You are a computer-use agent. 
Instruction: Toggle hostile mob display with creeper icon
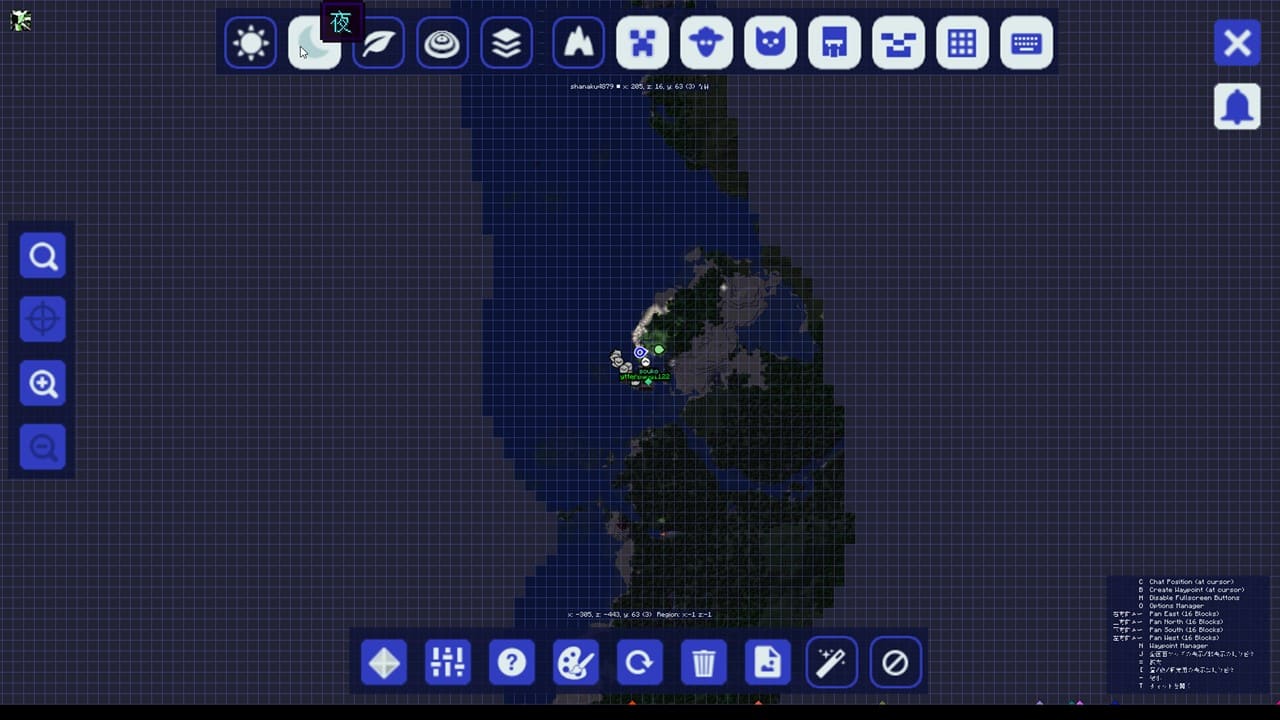[642, 43]
